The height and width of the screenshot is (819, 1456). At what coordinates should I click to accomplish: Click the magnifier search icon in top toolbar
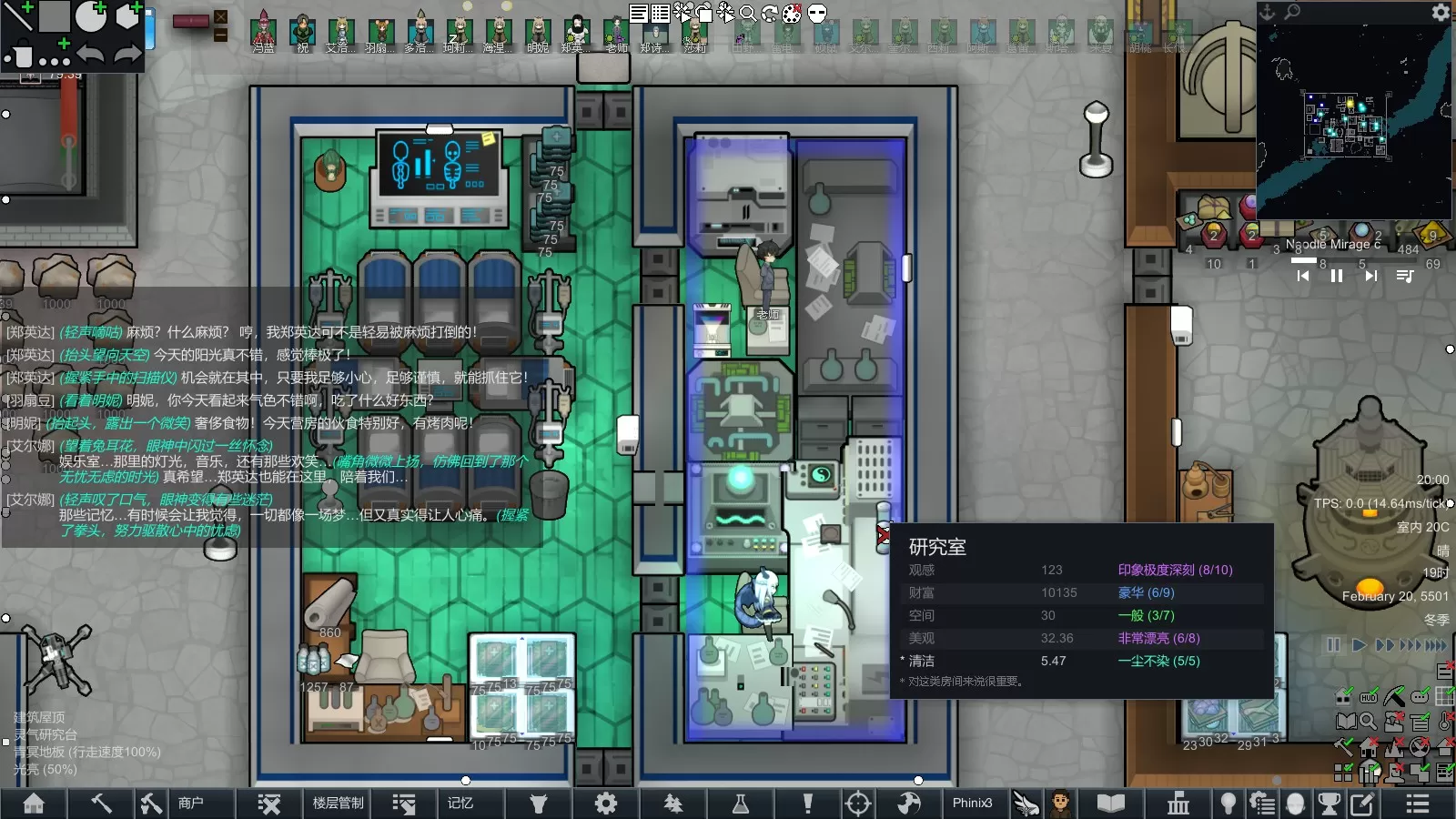748,13
